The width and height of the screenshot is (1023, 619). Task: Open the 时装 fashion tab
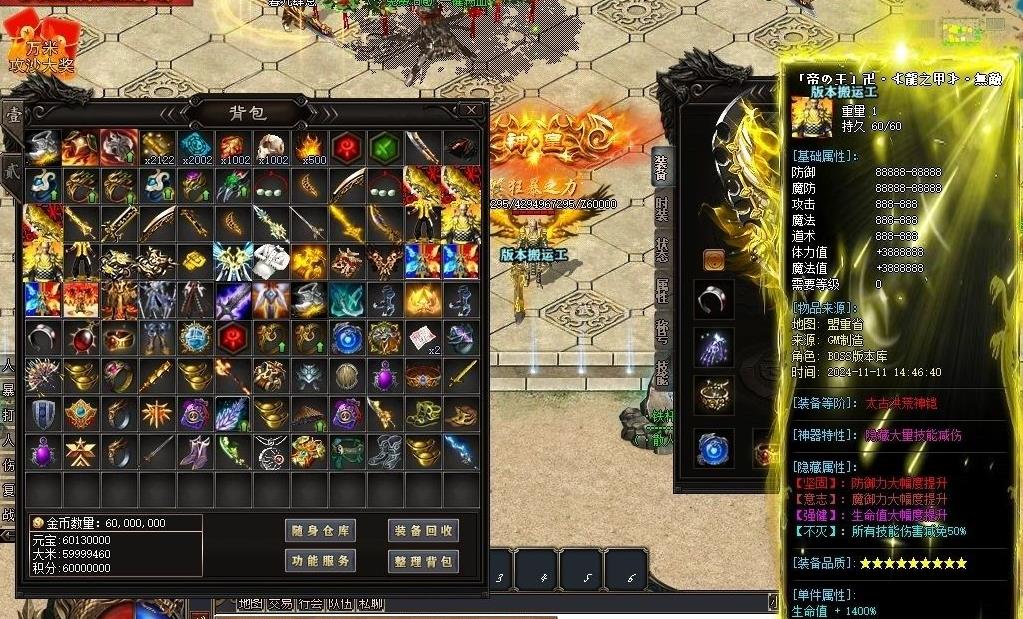click(x=662, y=209)
